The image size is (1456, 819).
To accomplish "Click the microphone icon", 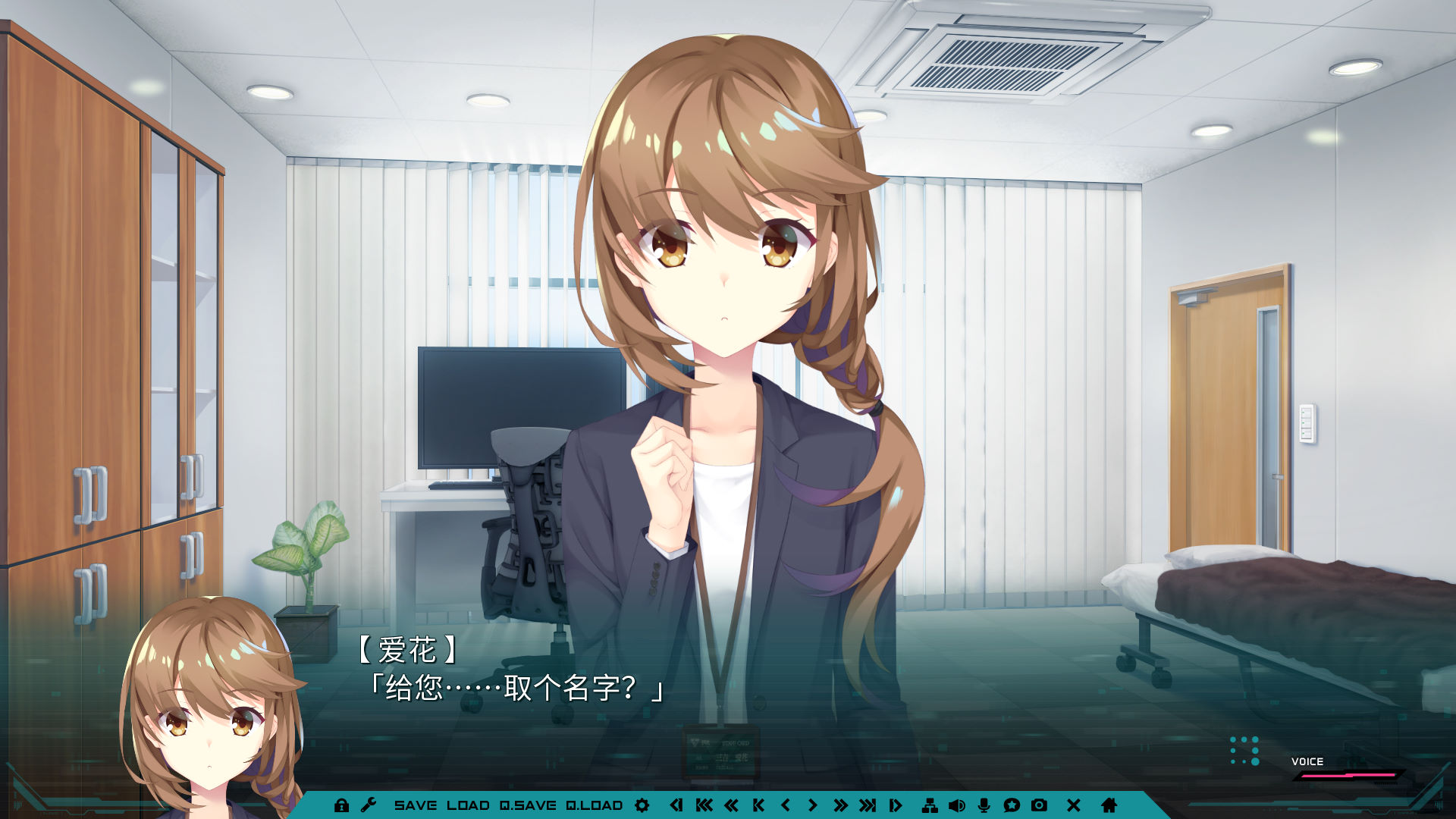I will (984, 805).
